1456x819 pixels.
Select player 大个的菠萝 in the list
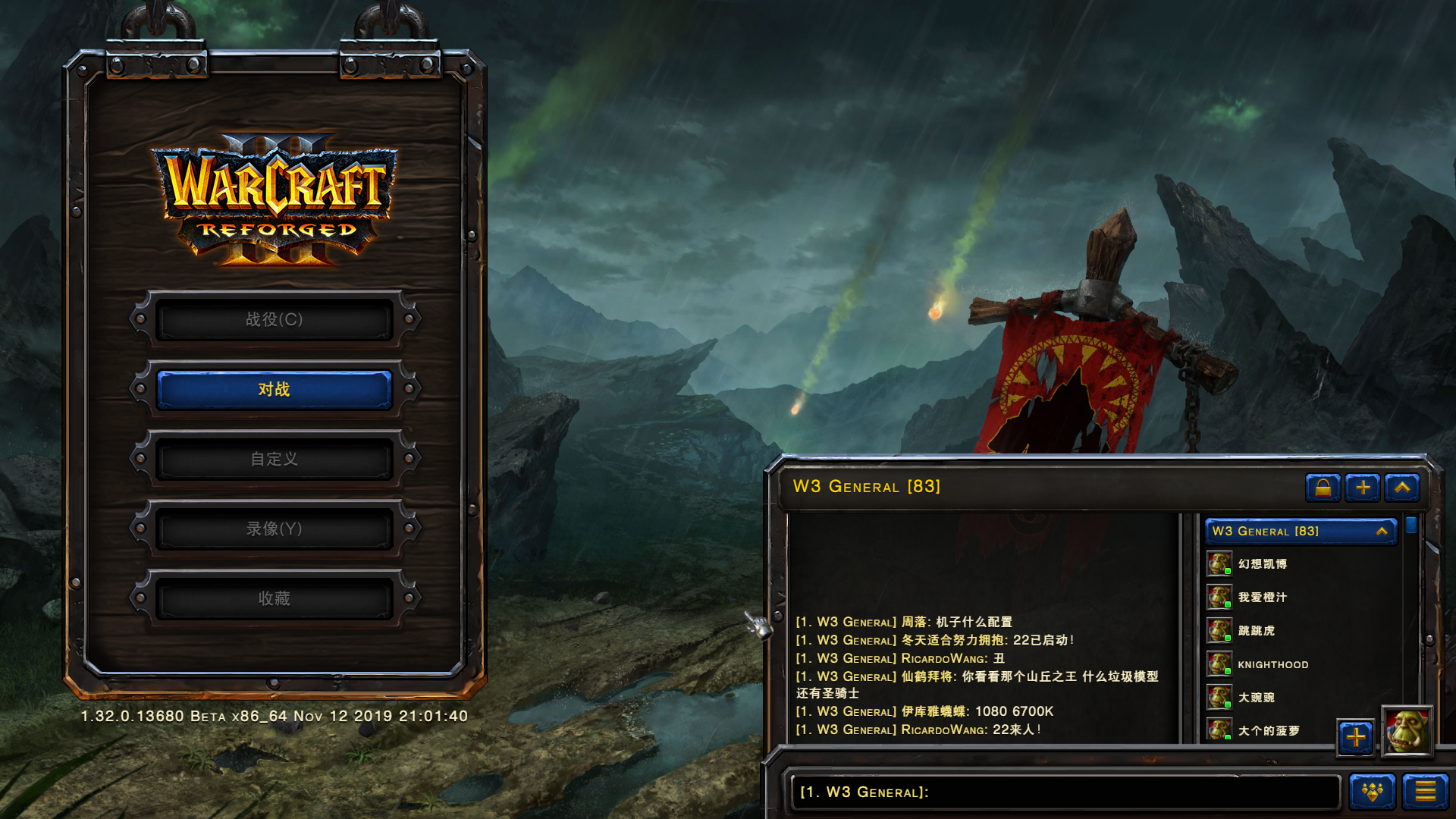(x=1268, y=730)
